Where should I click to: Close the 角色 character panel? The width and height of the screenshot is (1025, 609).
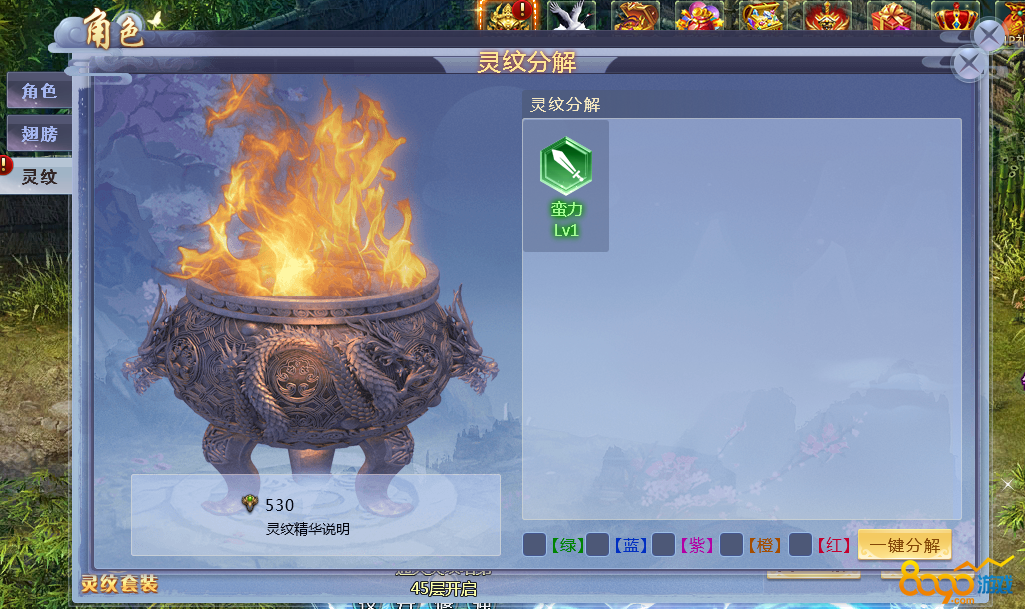pos(988,36)
